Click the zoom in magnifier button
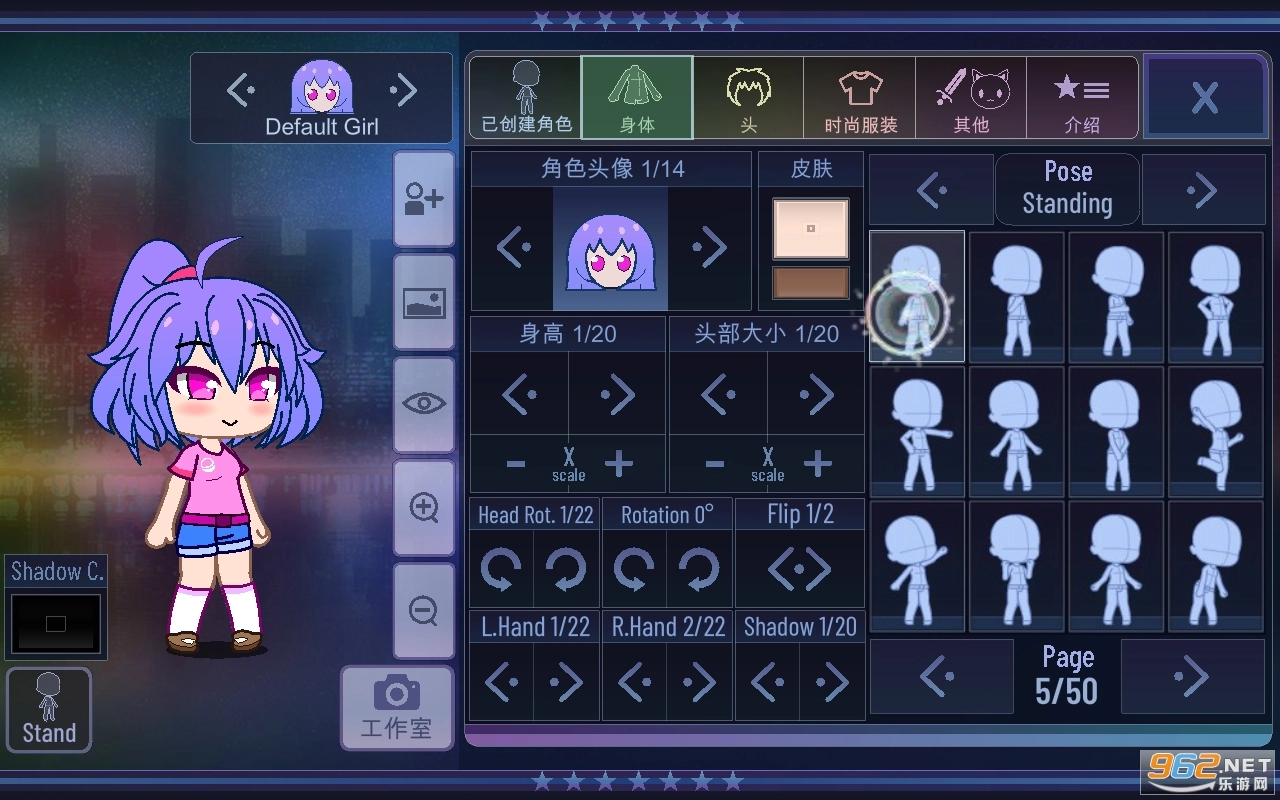The width and height of the screenshot is (1280, 800). pyautogui.click(x=424, y=508)
